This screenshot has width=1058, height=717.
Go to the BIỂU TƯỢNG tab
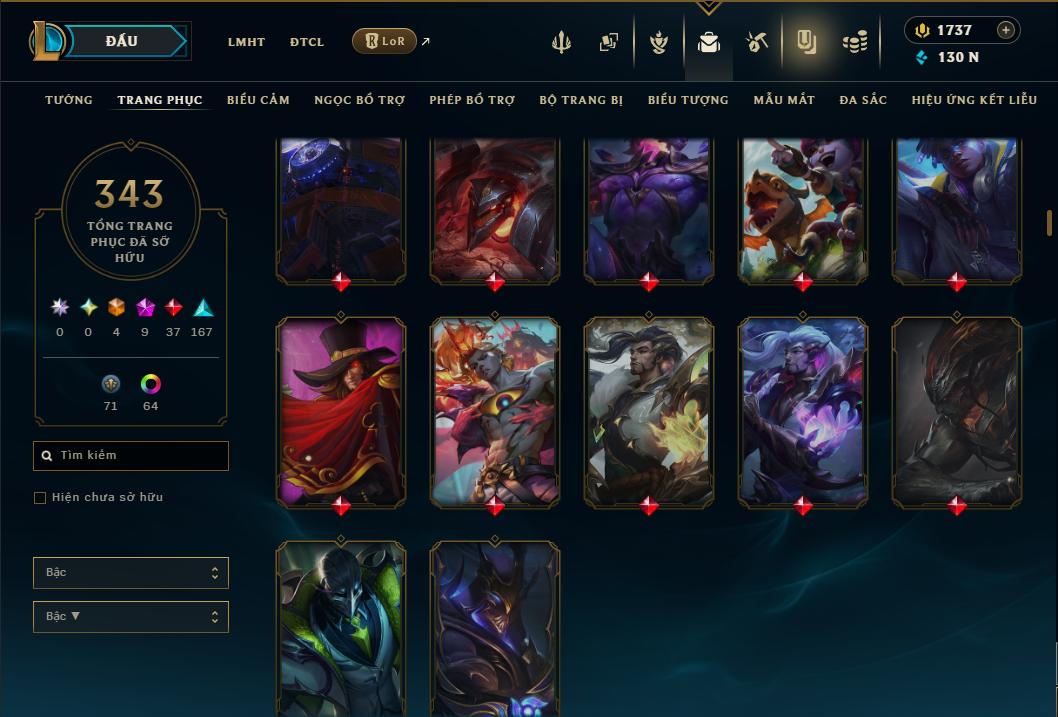pos(688,100)
